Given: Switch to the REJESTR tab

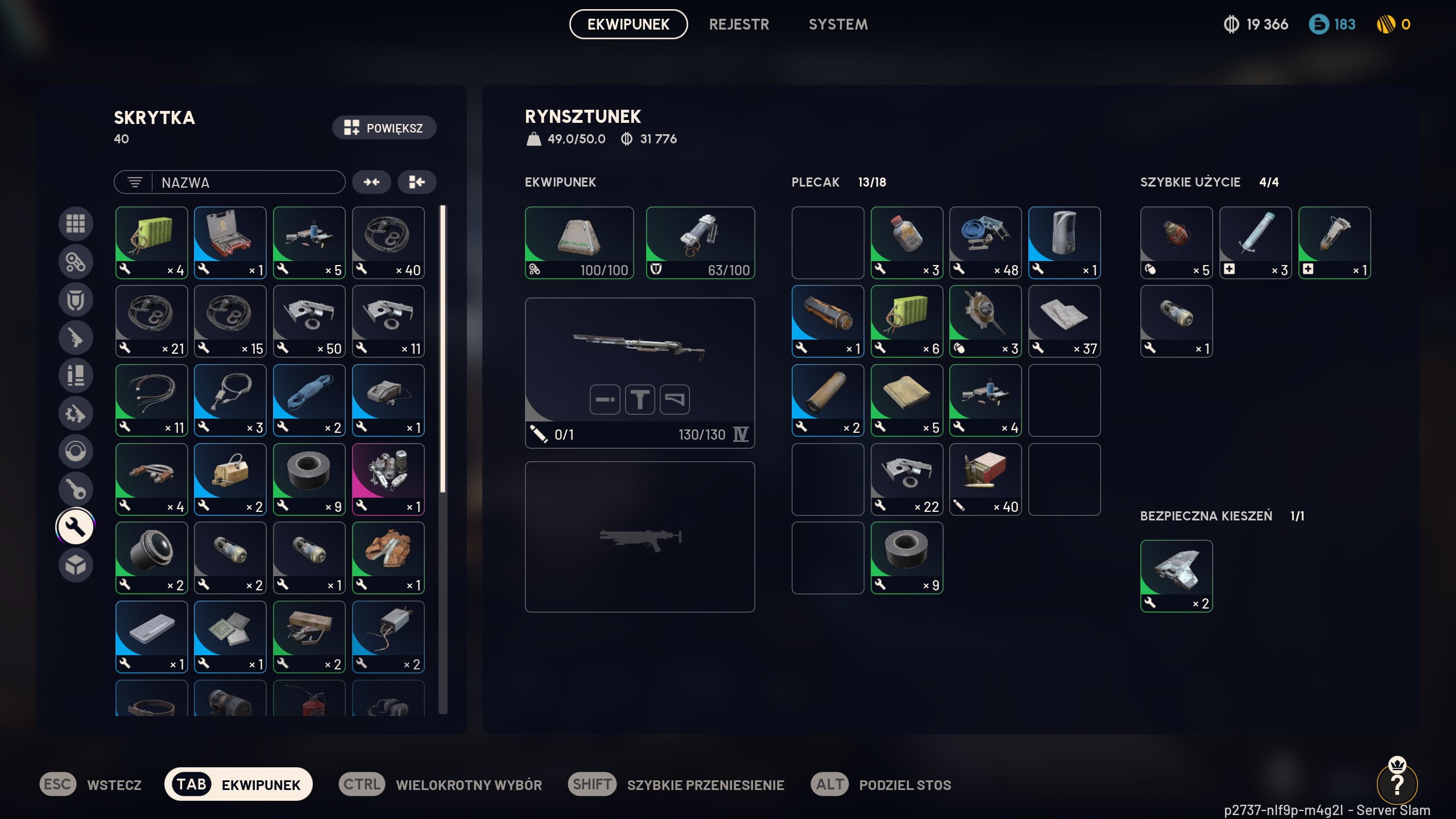Looking at the screenshot, I should click(739, 24).
